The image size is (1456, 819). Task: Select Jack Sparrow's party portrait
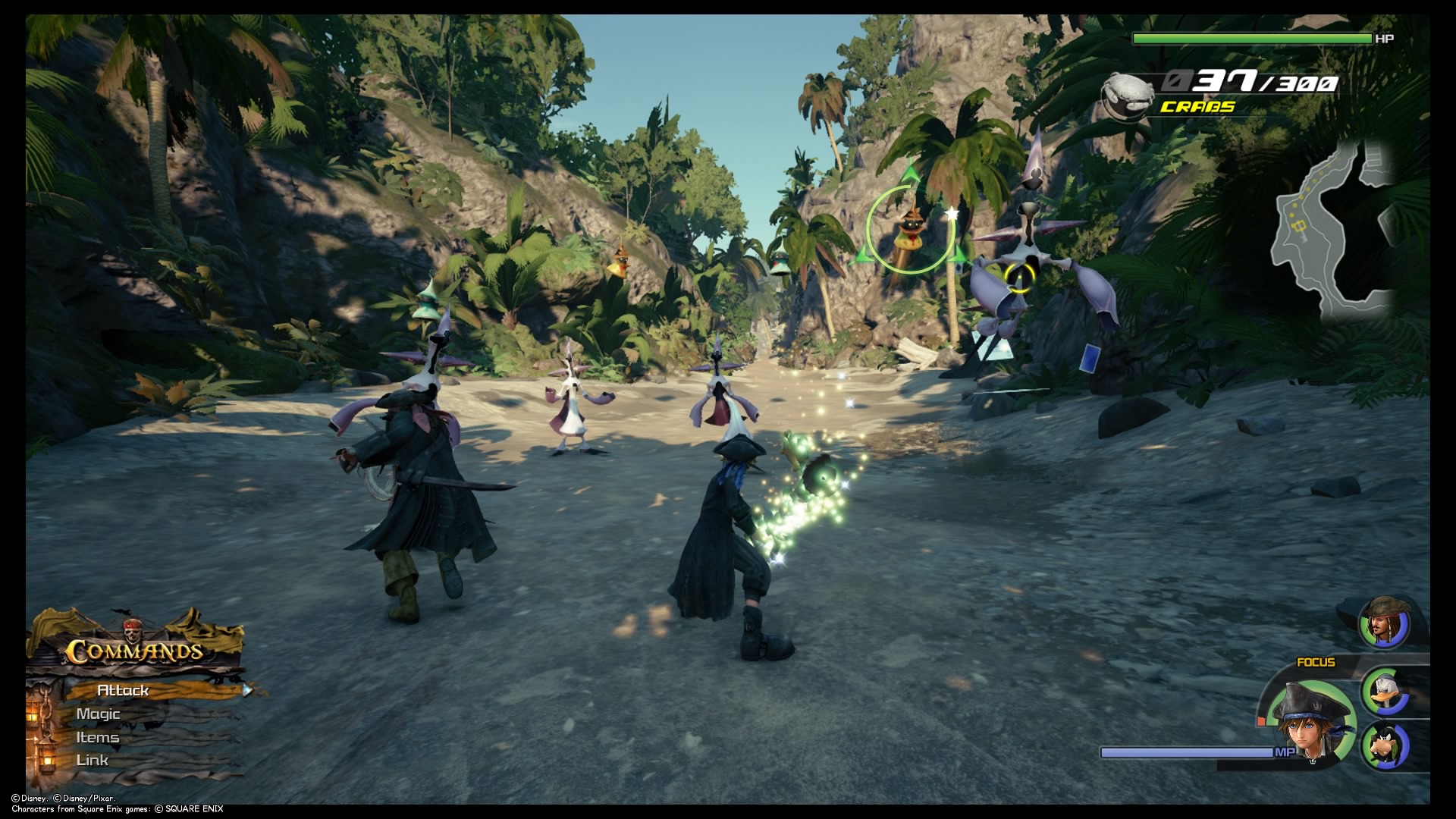point(1385,622)
